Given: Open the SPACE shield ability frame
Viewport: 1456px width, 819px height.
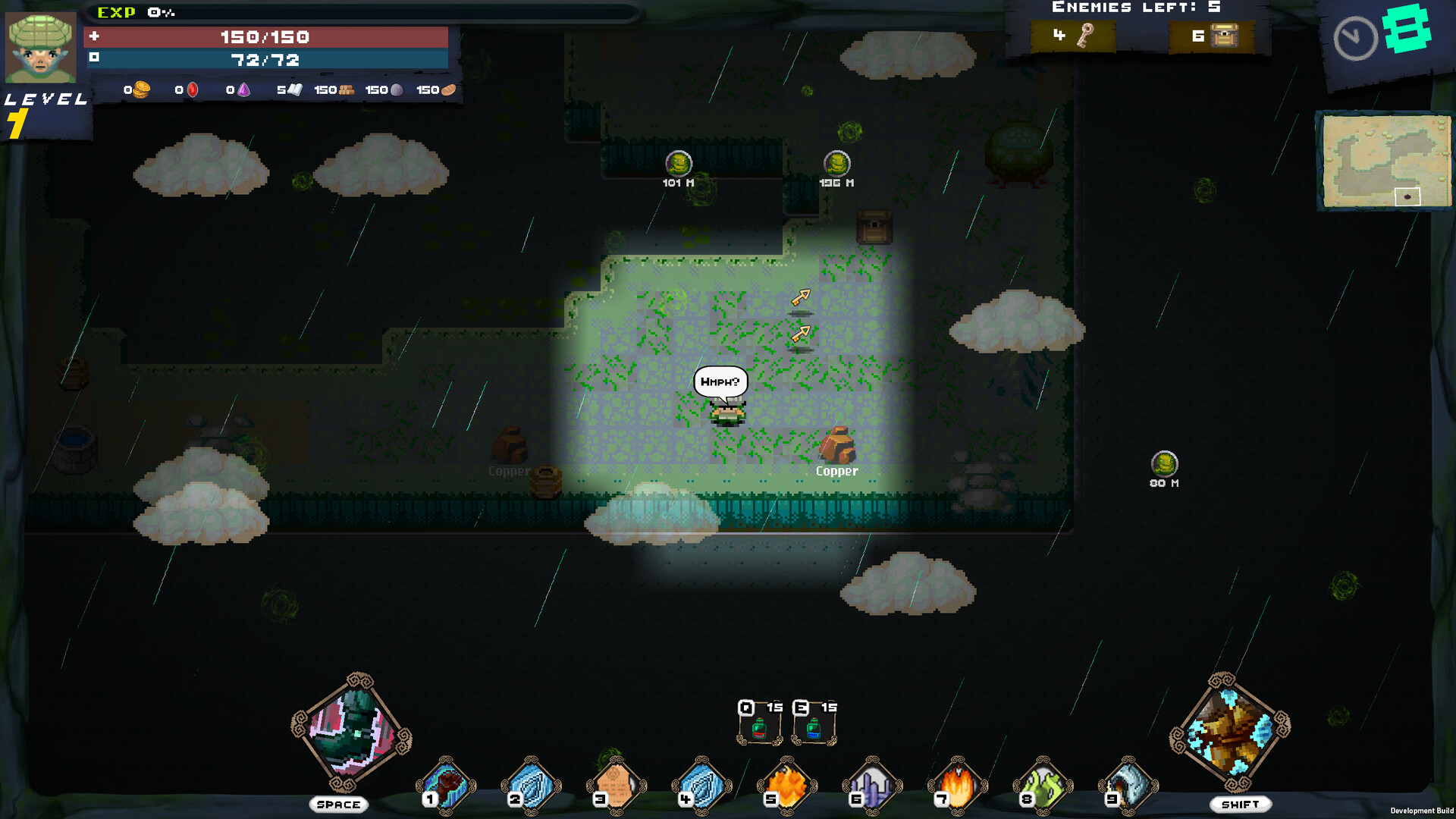Looking at the screenshot, I should [x=351, y=734].
